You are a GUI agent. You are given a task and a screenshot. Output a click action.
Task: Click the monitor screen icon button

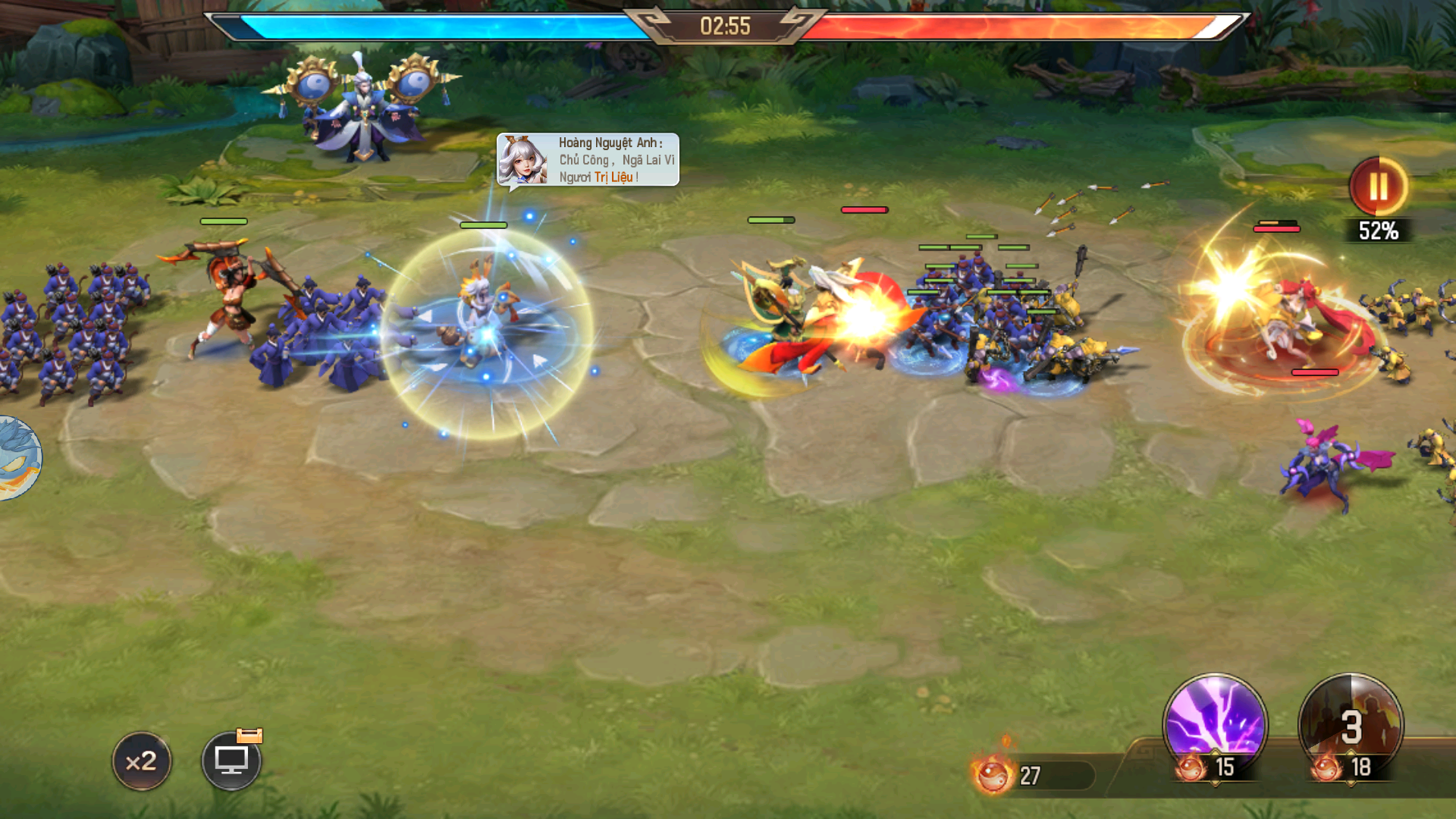click(x=231, y=761)
